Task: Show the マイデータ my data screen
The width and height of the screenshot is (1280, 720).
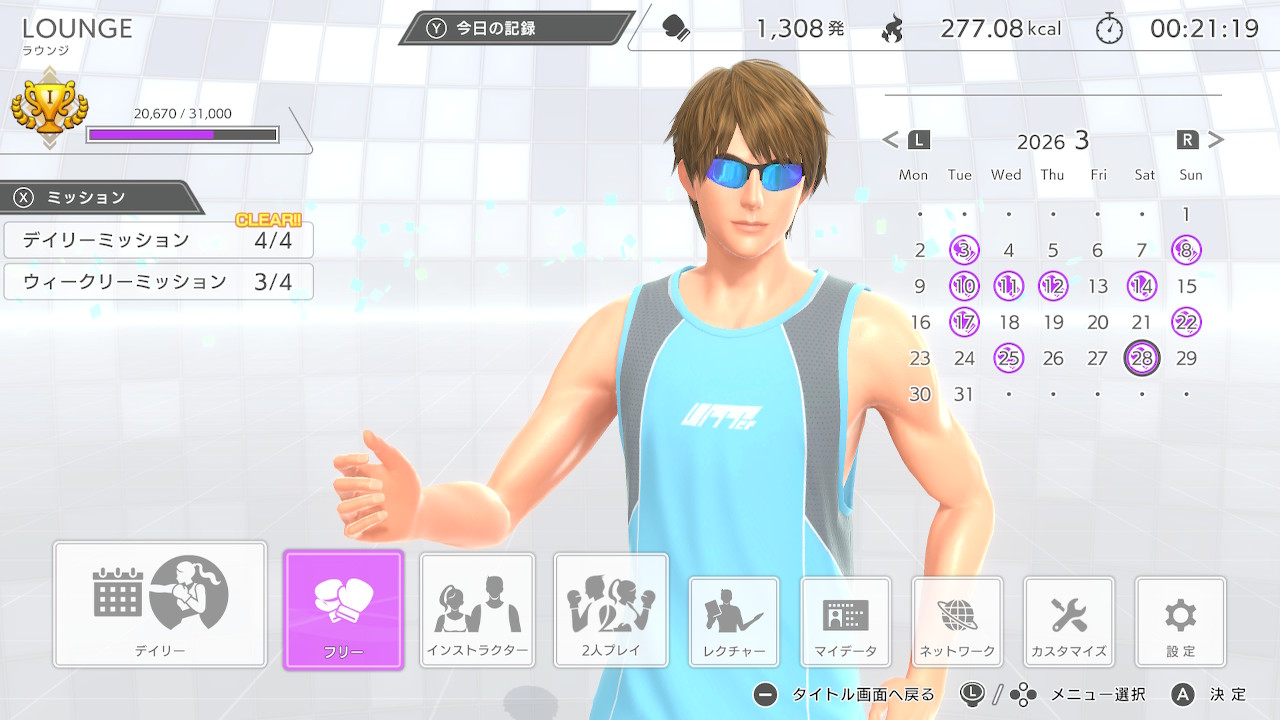Action: [845, 622]
